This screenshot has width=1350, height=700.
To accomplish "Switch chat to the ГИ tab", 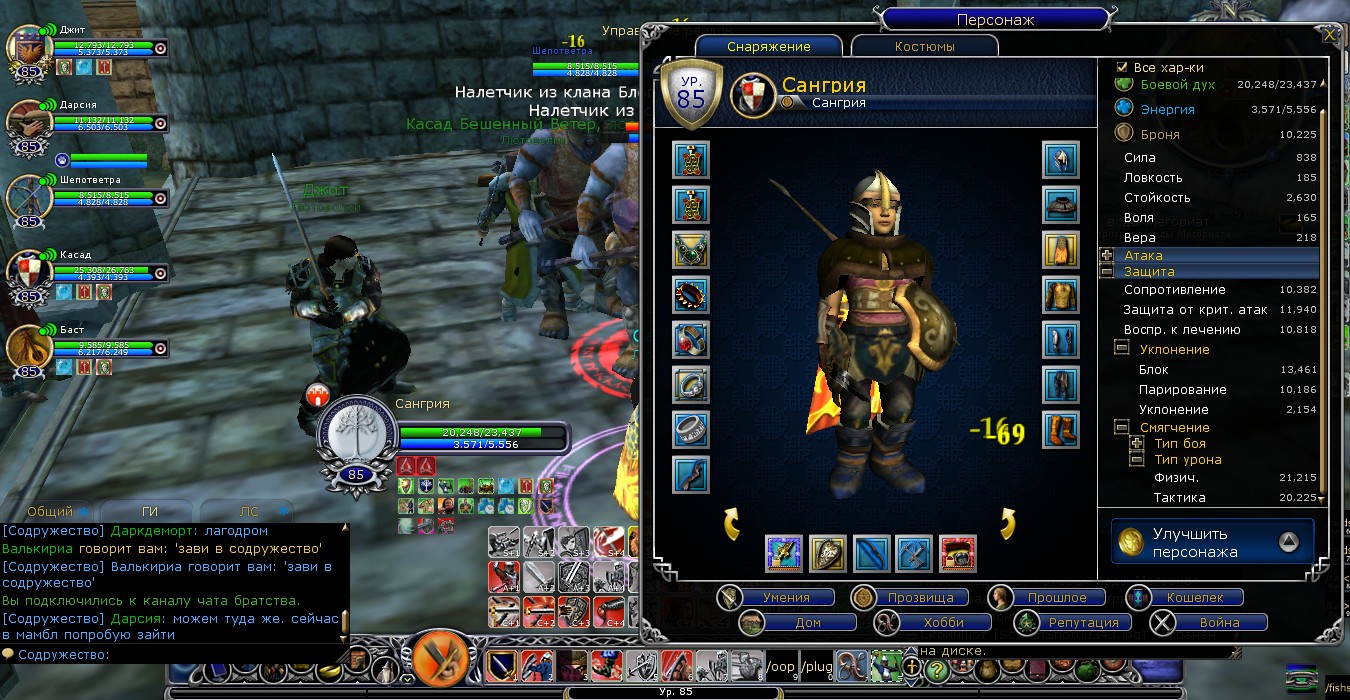I will (150, 511).
